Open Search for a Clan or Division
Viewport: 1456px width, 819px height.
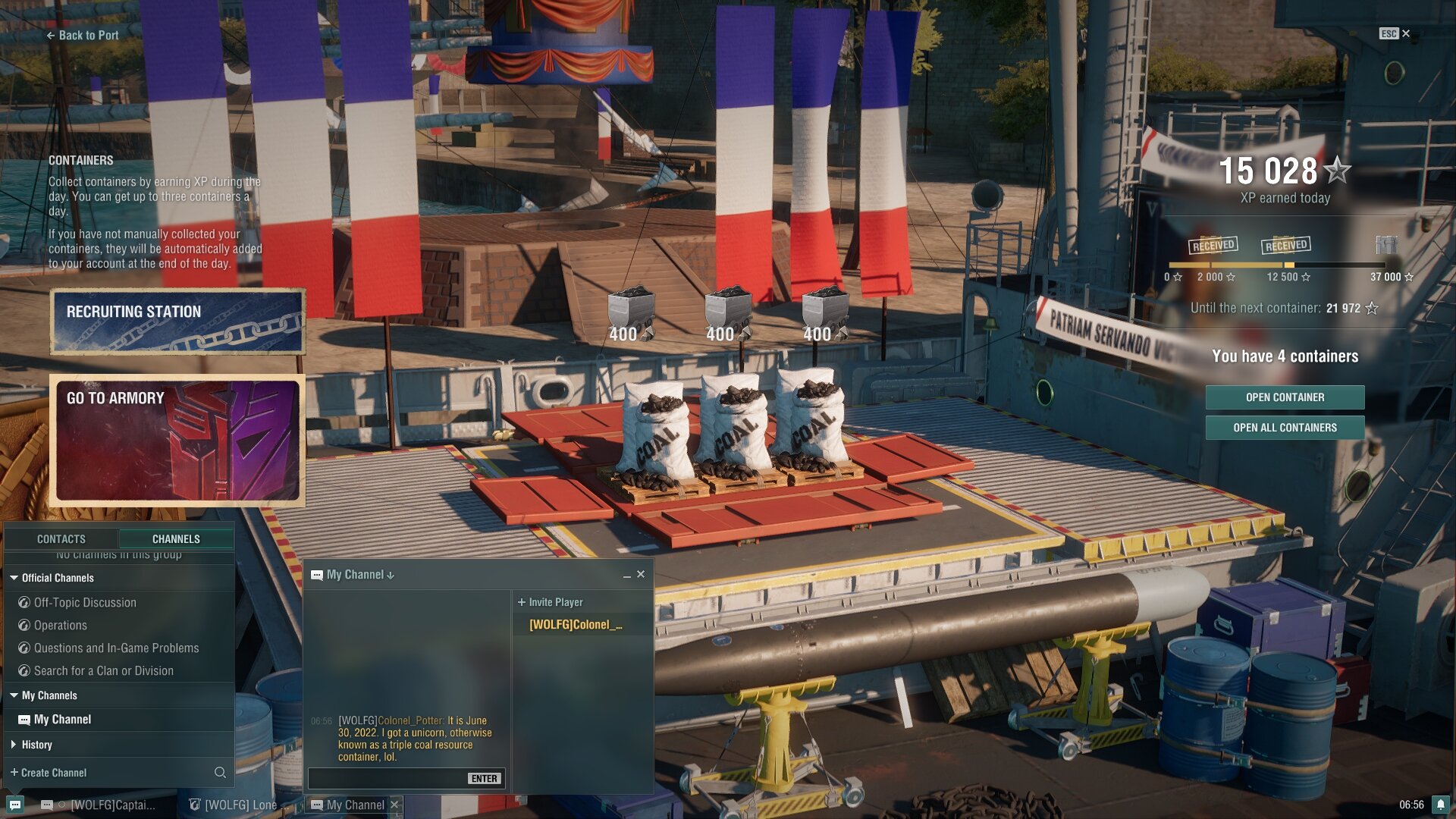click(103, 671)
